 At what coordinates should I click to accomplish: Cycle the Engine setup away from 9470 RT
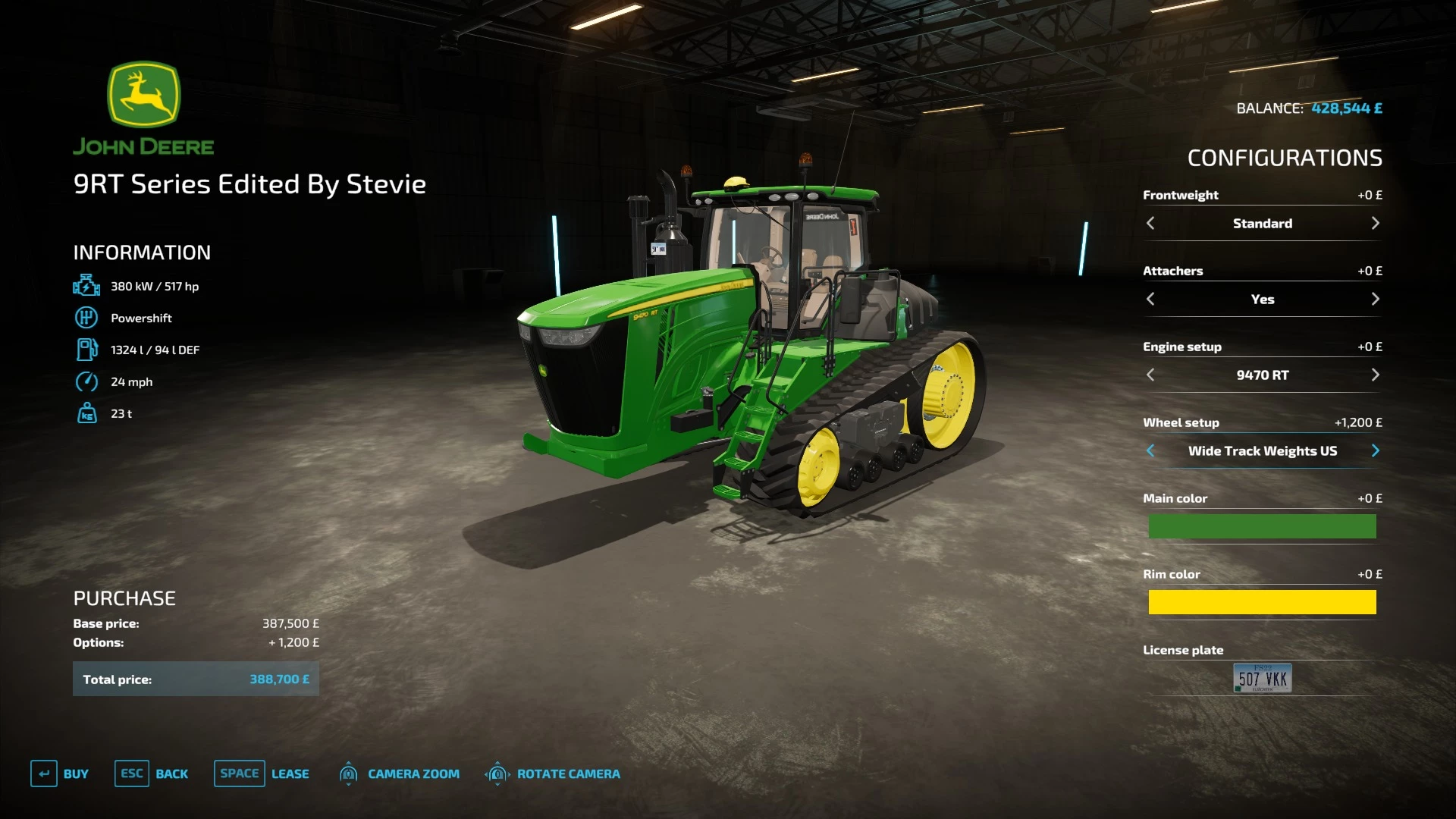[x=1376, y=375]
